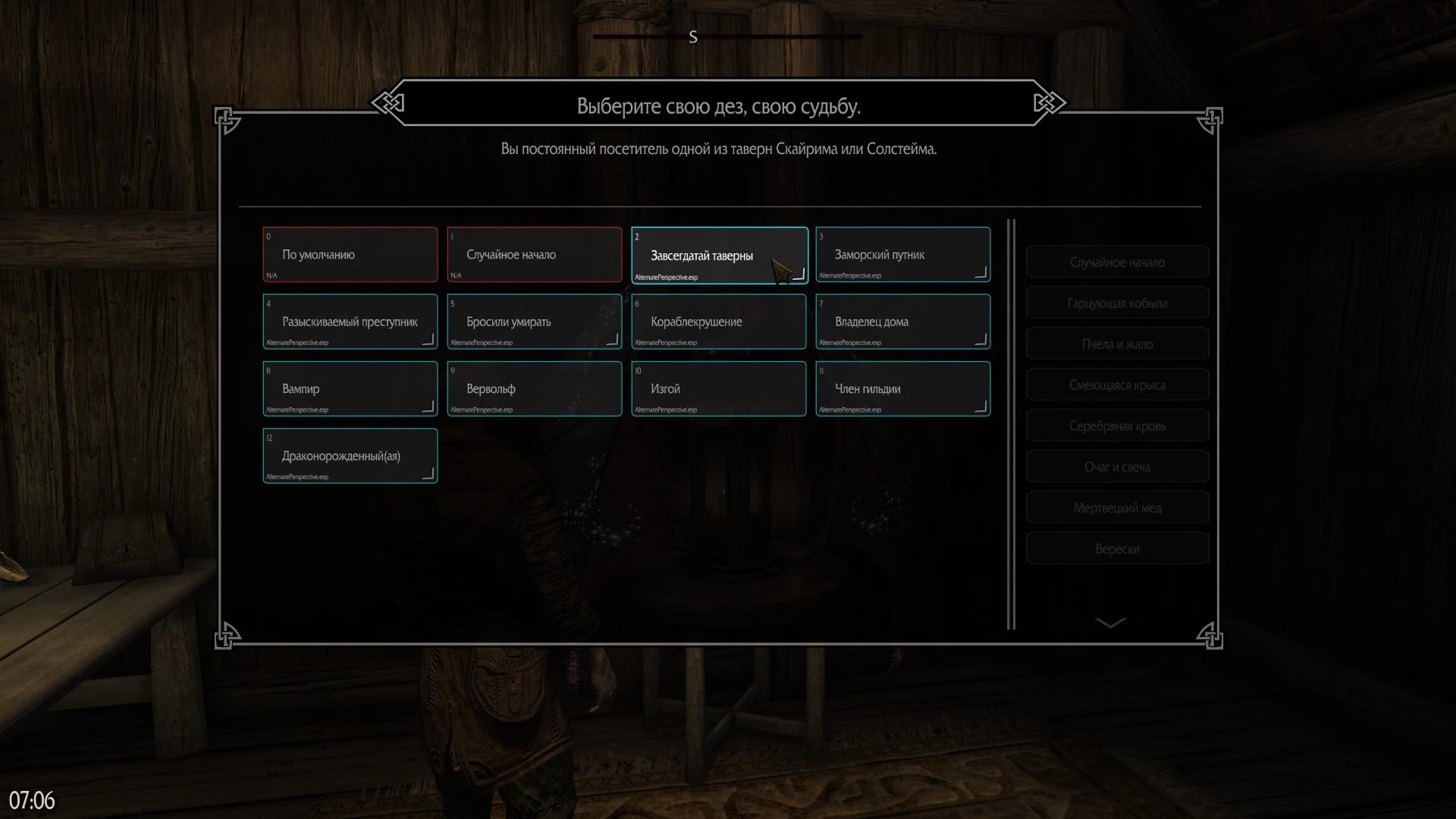Choose the «Вервольф» start tile
Screen dimensions: 1456x819
point(534,389)
